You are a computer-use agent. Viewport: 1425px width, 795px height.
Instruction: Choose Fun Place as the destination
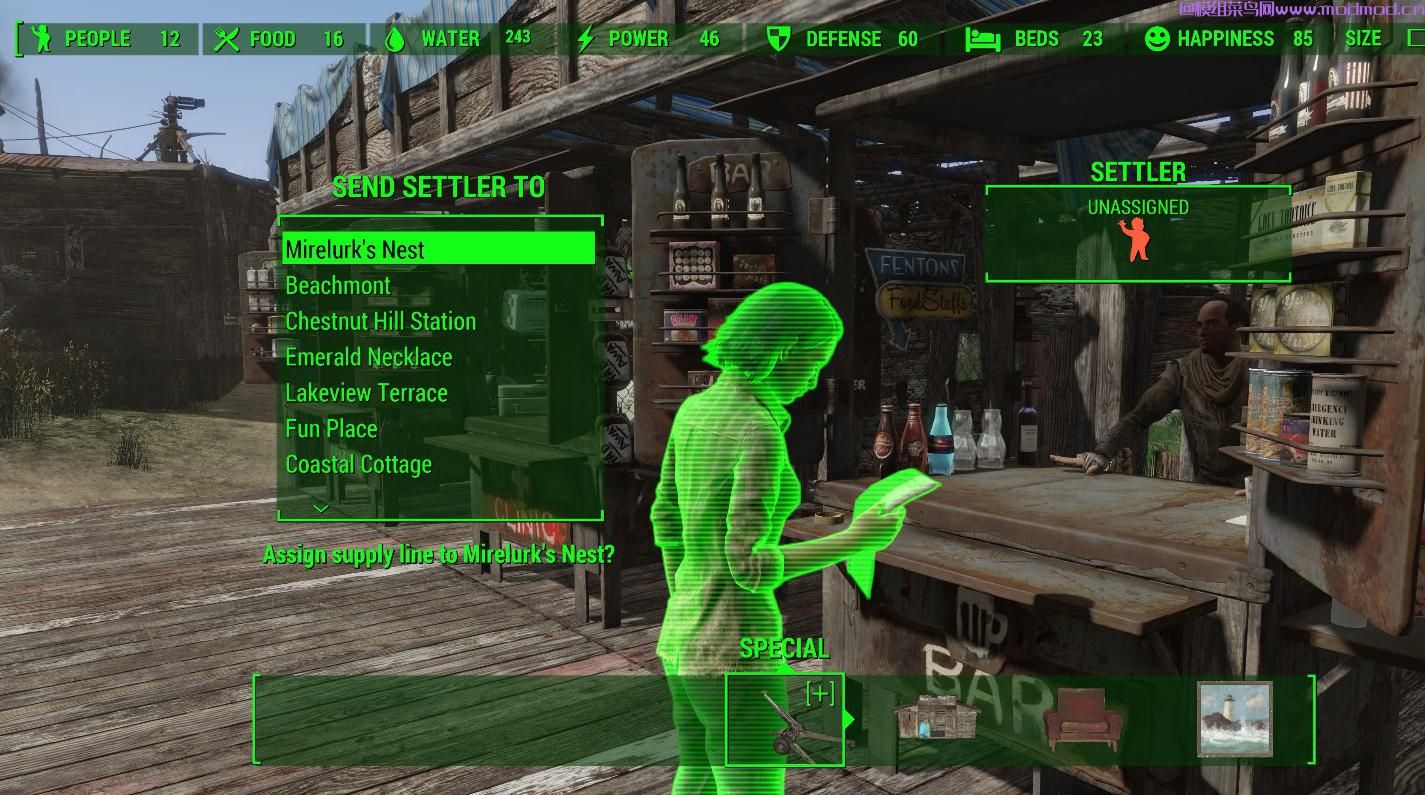331,429
